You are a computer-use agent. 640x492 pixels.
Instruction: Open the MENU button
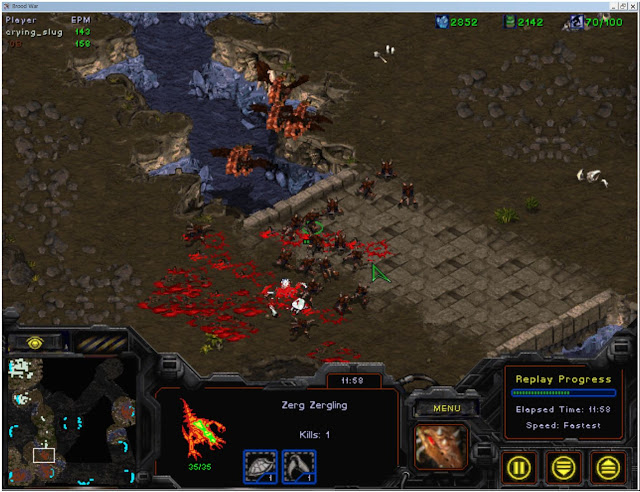click(x=446, y=408)
